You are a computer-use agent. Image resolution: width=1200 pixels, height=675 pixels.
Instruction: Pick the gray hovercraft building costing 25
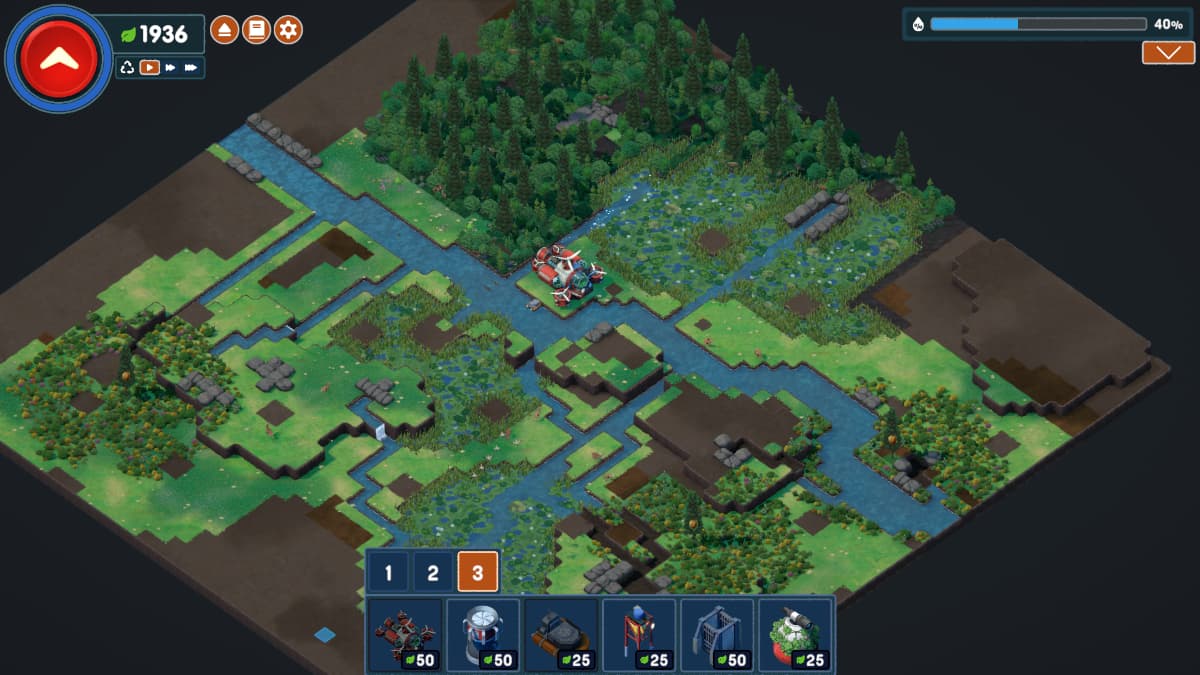click(x=561, y=635)
